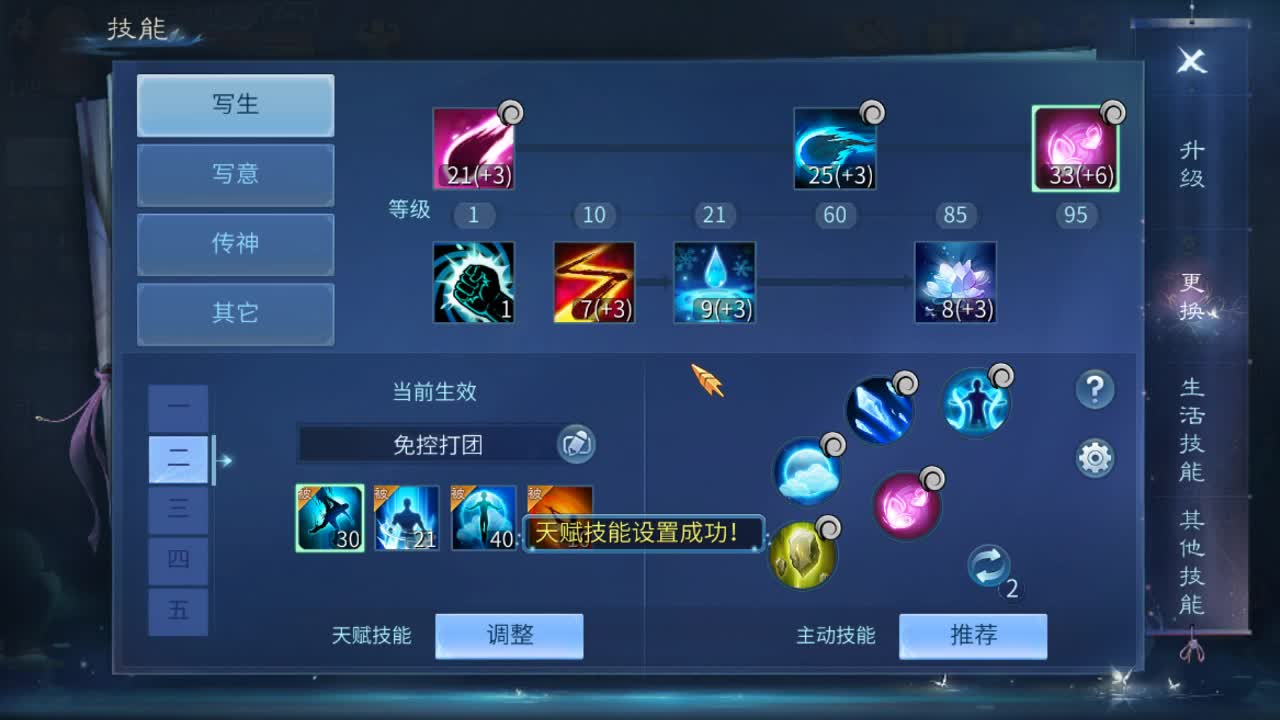
Task: Click the cloud active skill orb
Action: [806, 474]
